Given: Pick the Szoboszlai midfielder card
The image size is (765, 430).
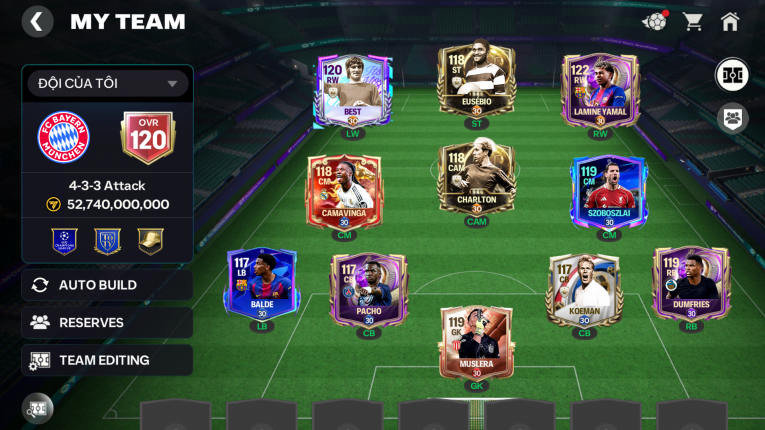Looking at the screenshot, I should point(608,192).
